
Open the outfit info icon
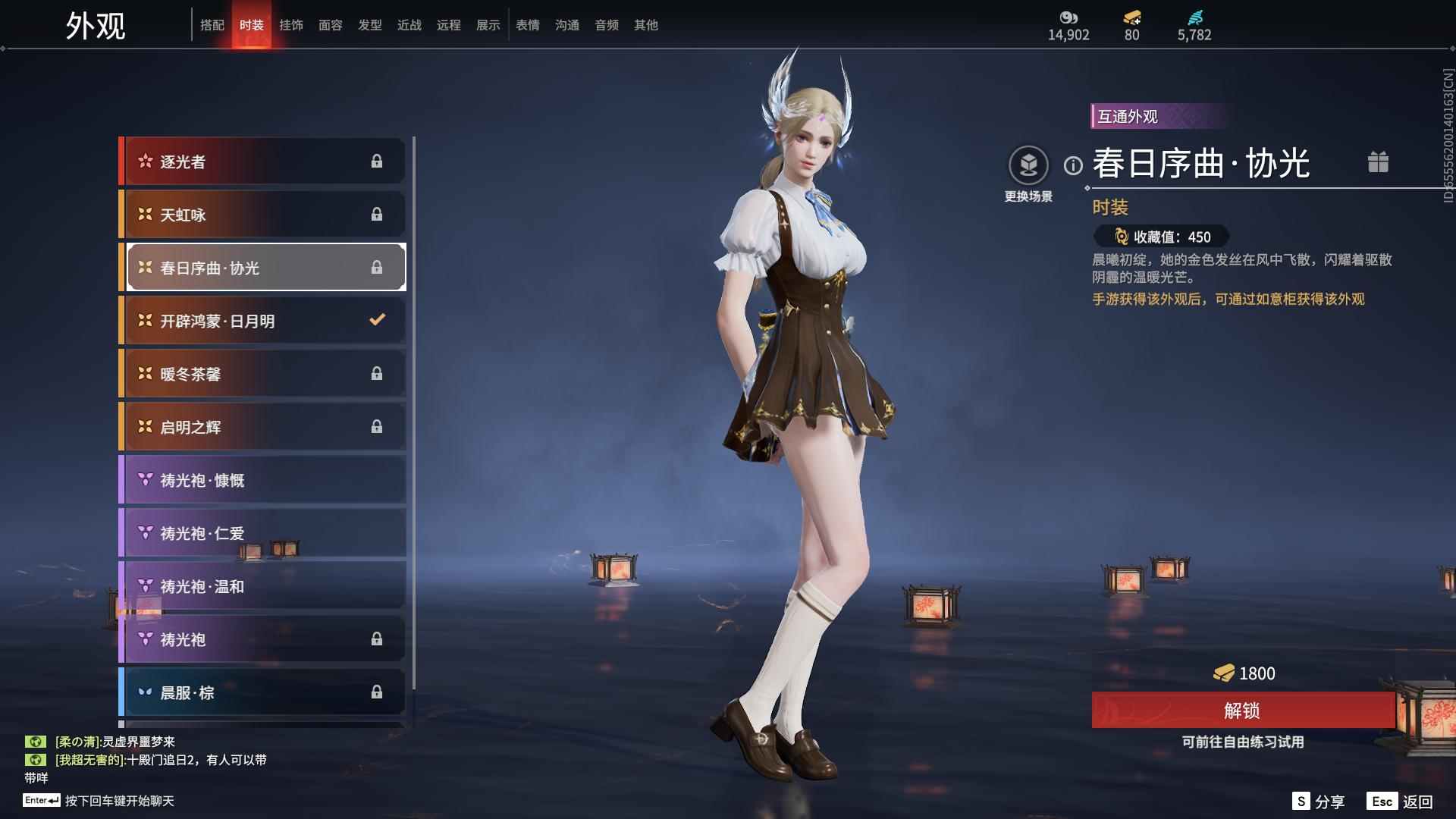coord(1073,165)
